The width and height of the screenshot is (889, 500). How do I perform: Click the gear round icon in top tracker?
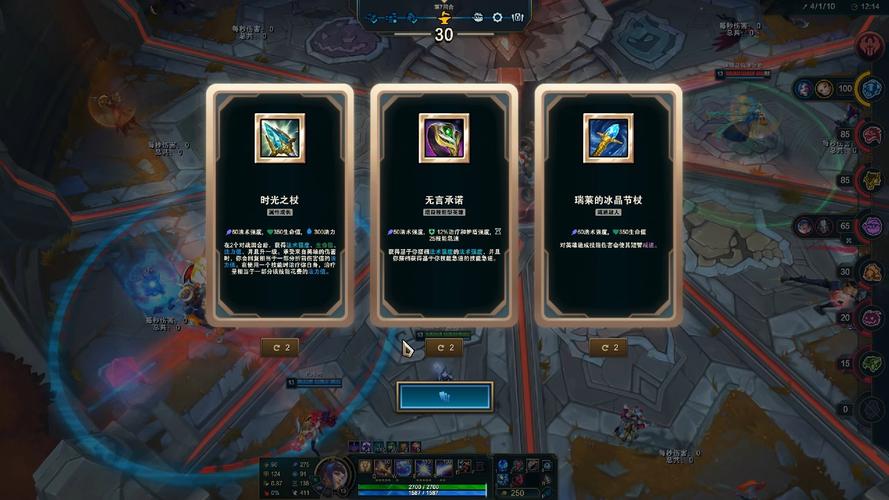(x=497, y=17)
